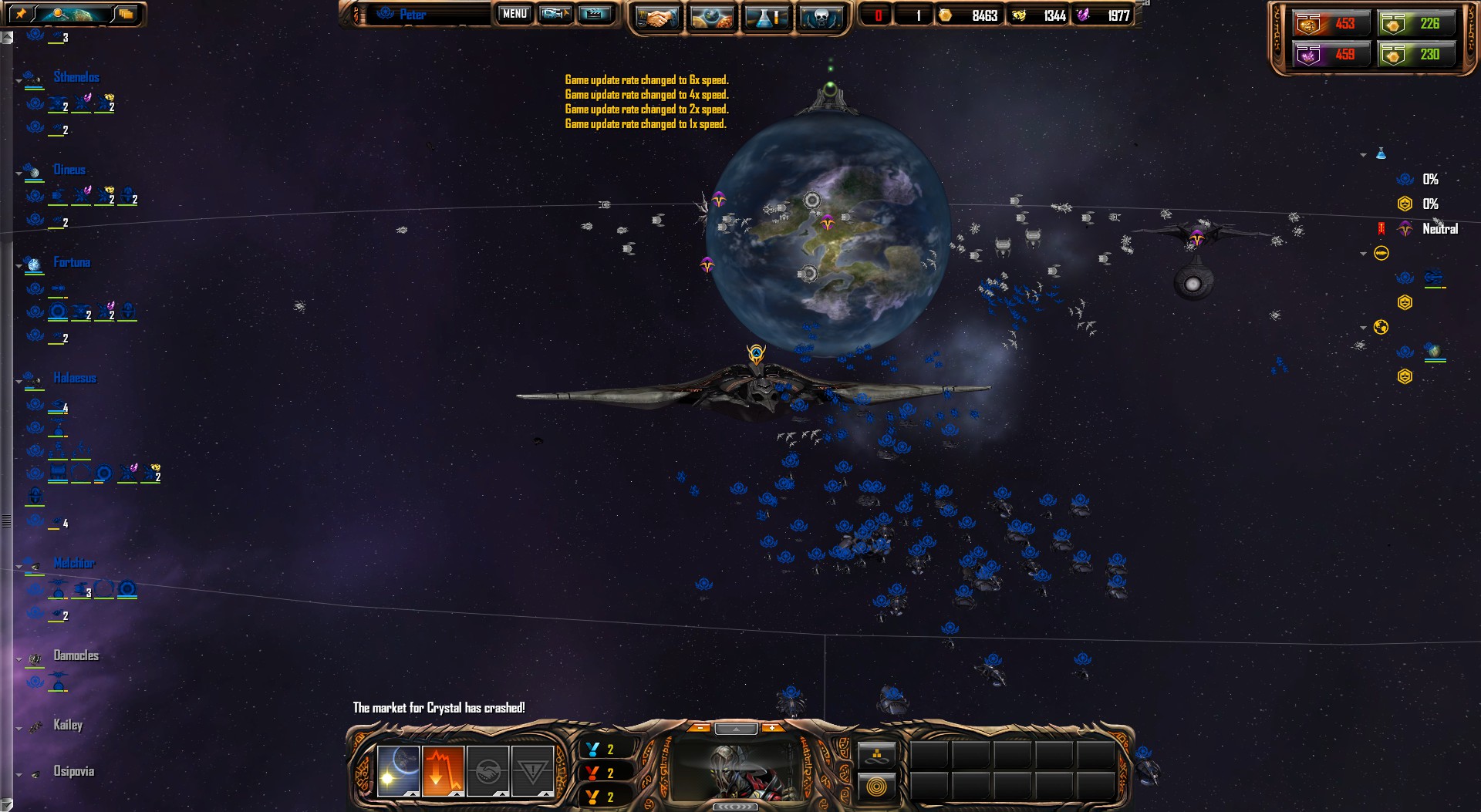Buy crystal for 459 credits
The height and width of the screenshot is (812, 1481).
pyautogui.click(x=1328, y=55)
